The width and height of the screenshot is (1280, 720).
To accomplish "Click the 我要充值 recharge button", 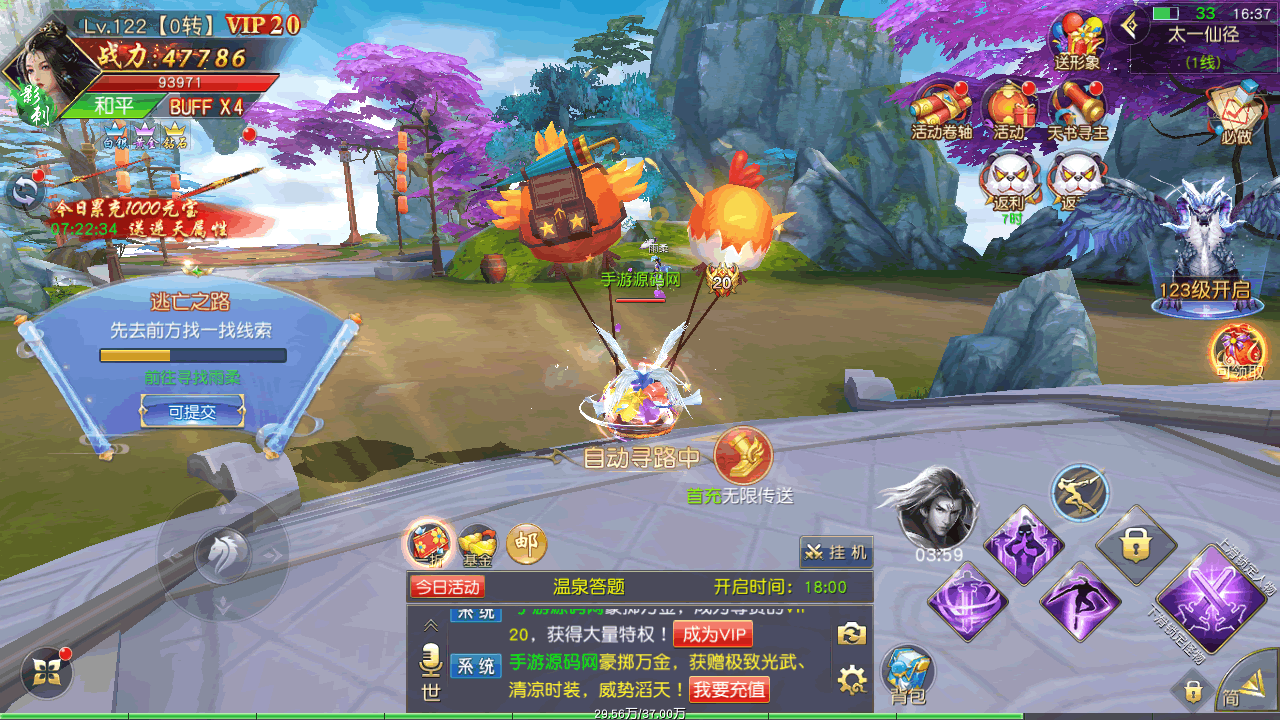I will tap(729, 689).
